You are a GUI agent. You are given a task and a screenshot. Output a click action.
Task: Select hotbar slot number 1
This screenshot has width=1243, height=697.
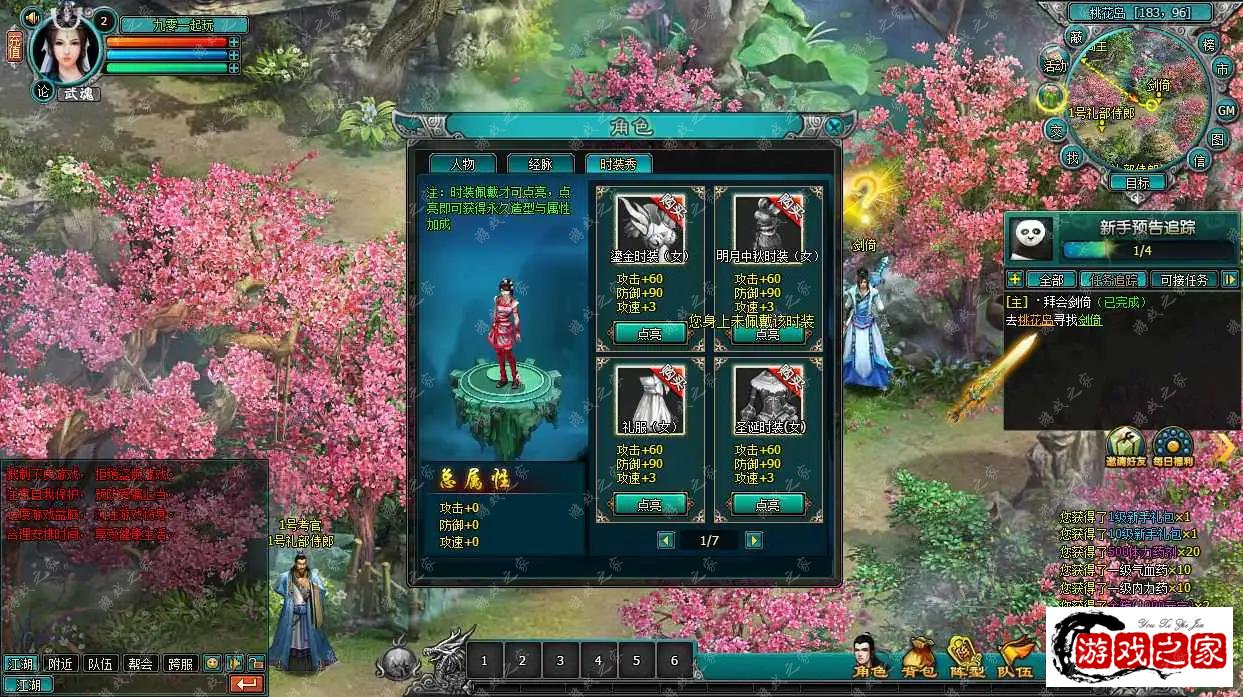coord(485,660)
